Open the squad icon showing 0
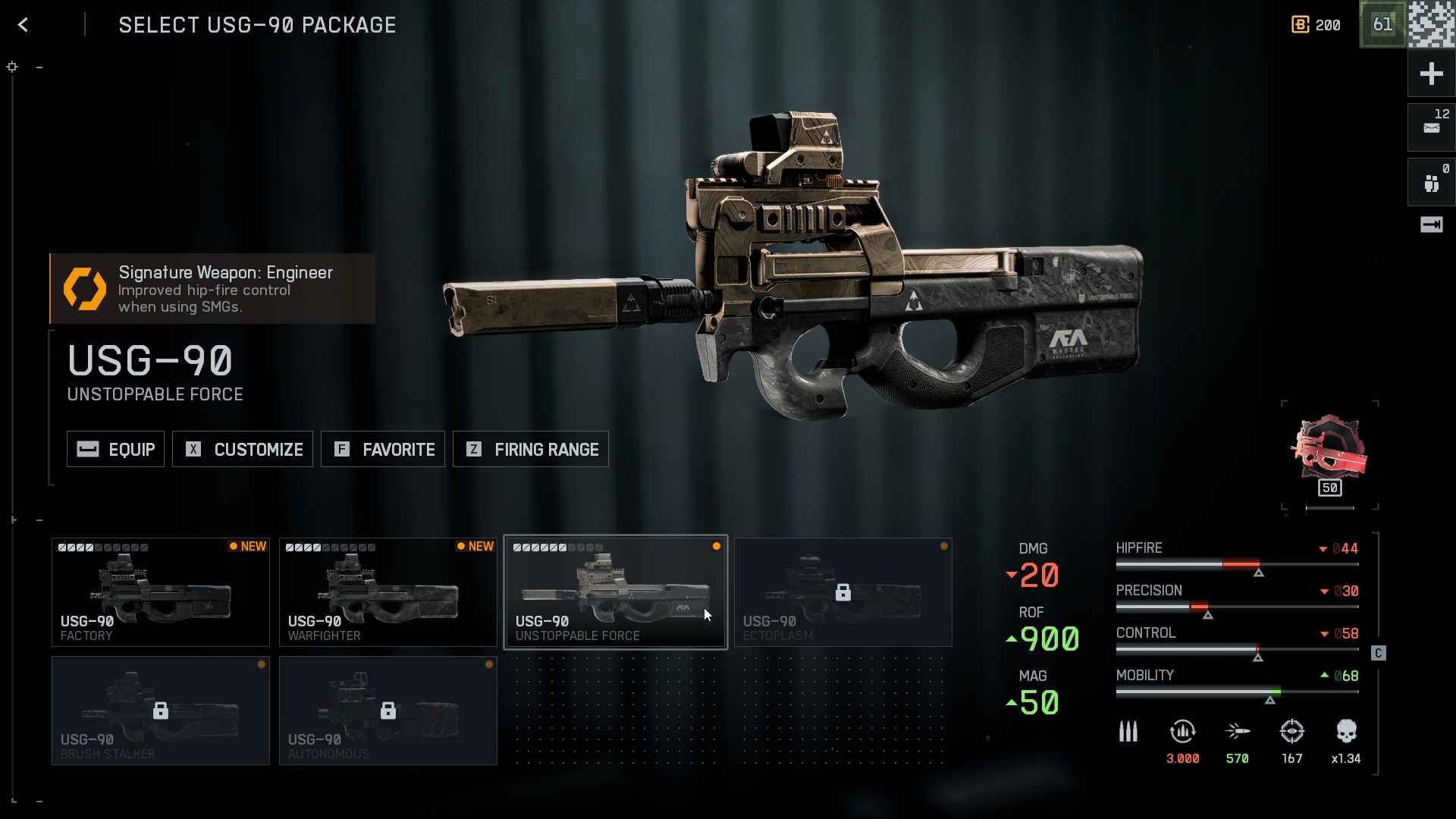 click(1431, 182)
